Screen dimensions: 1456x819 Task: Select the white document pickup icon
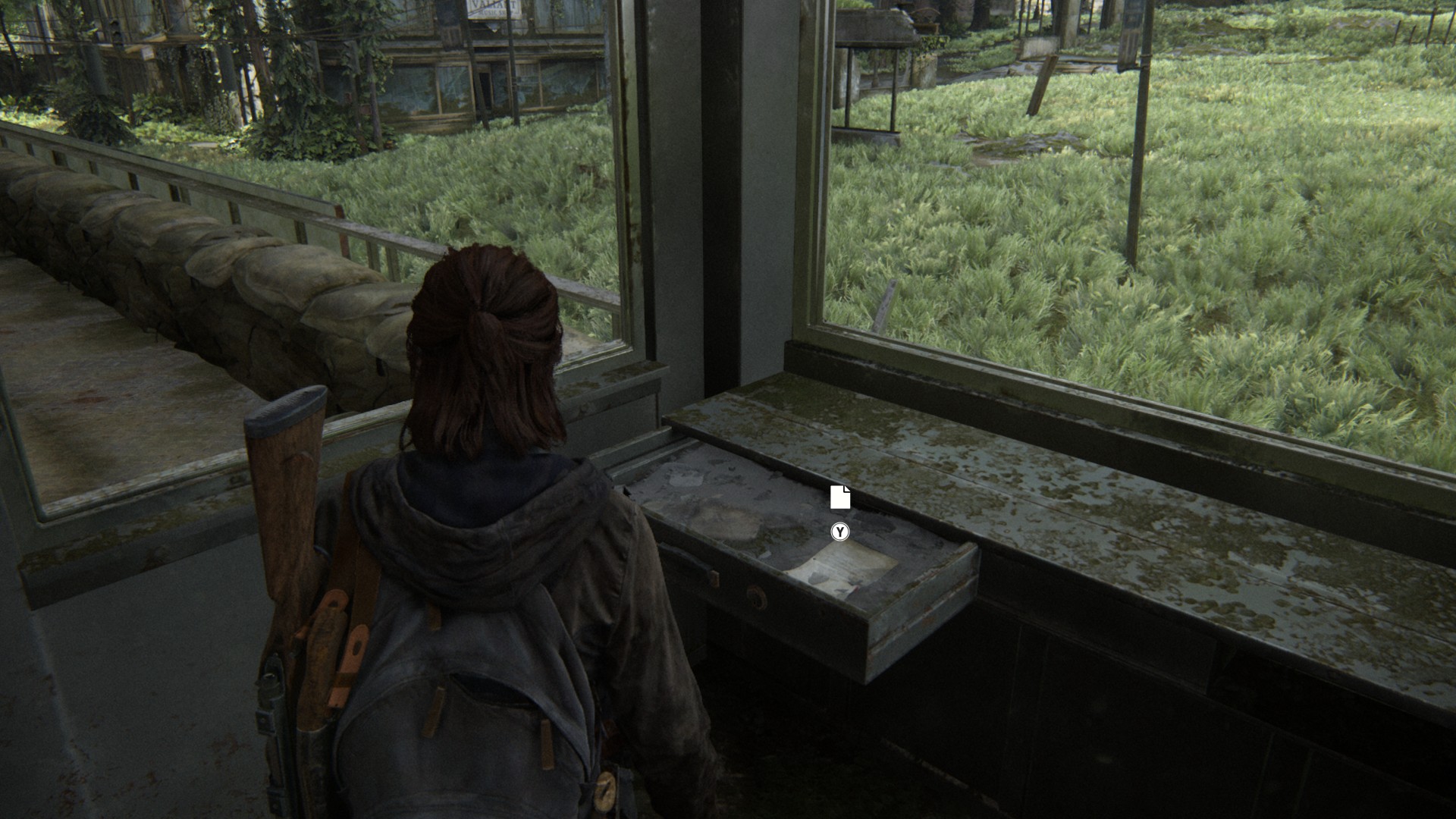(839, 497)
